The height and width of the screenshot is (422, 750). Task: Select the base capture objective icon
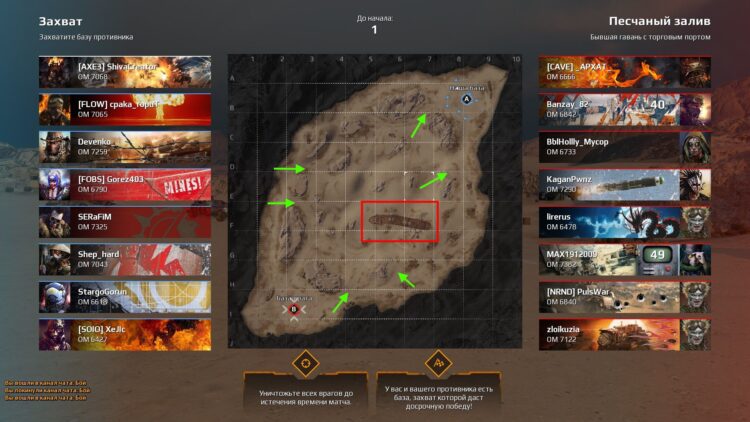437,361
